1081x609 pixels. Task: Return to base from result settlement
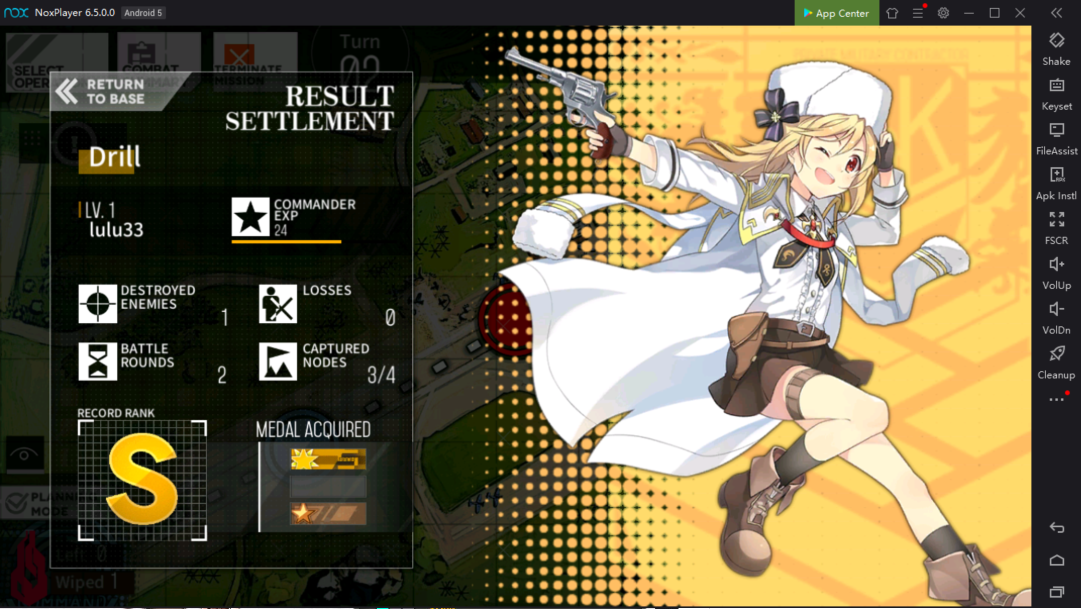pyautogui.click(x=102, y=92)
